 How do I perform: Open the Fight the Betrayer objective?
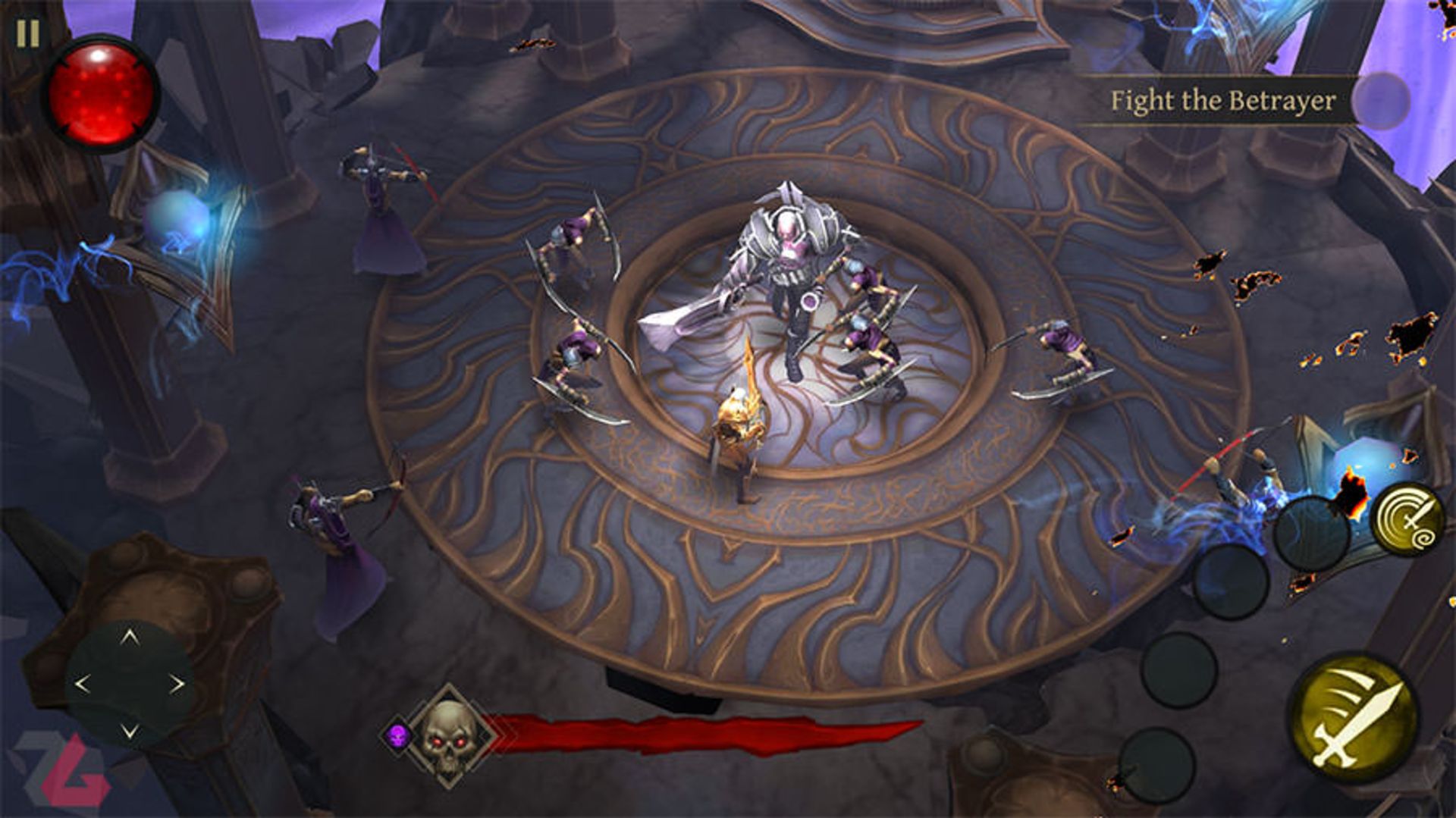(x=1222, y=101)
